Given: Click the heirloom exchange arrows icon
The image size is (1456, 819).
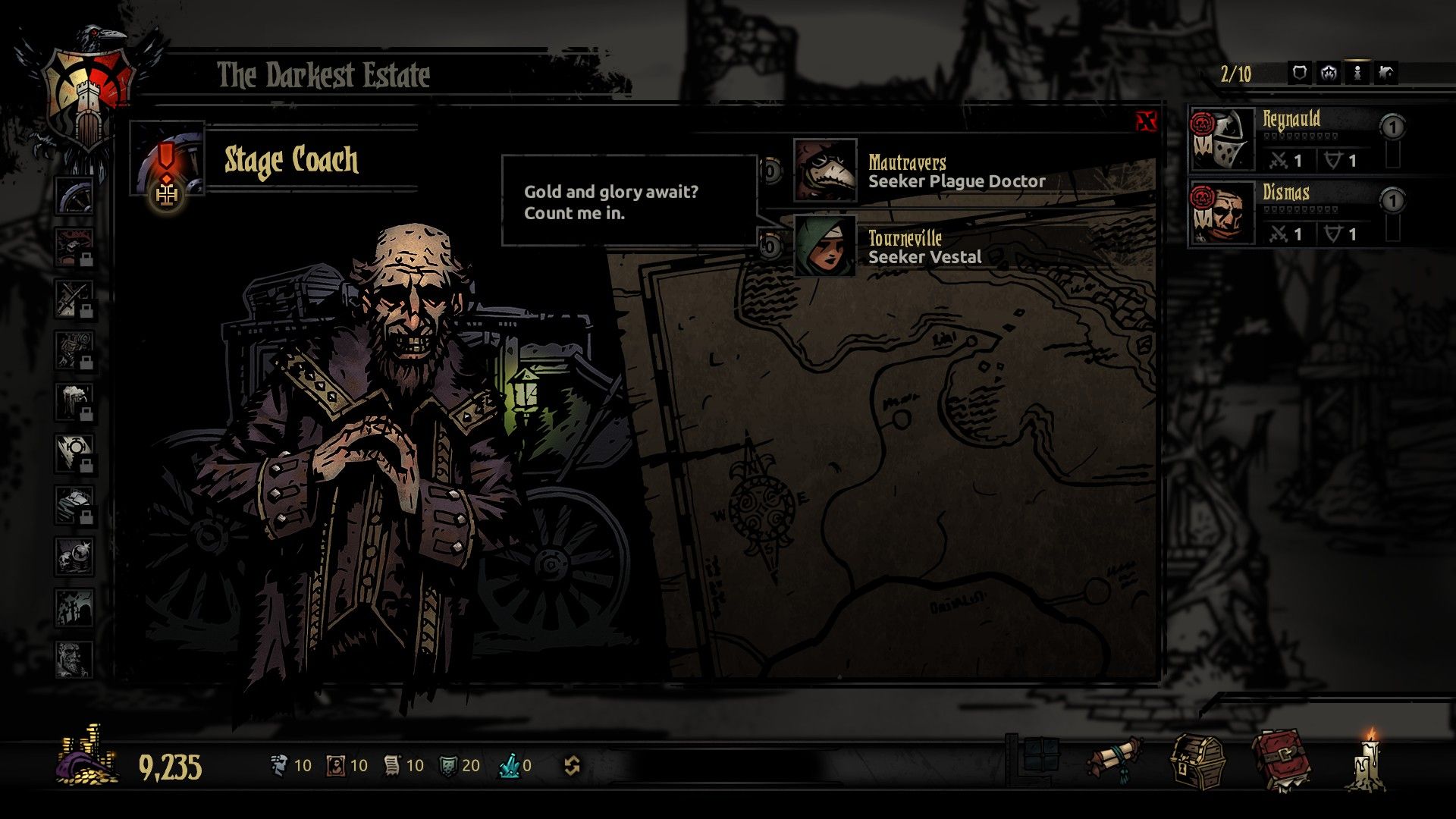Looking at the screenshot, I should [x=574, y=765].
